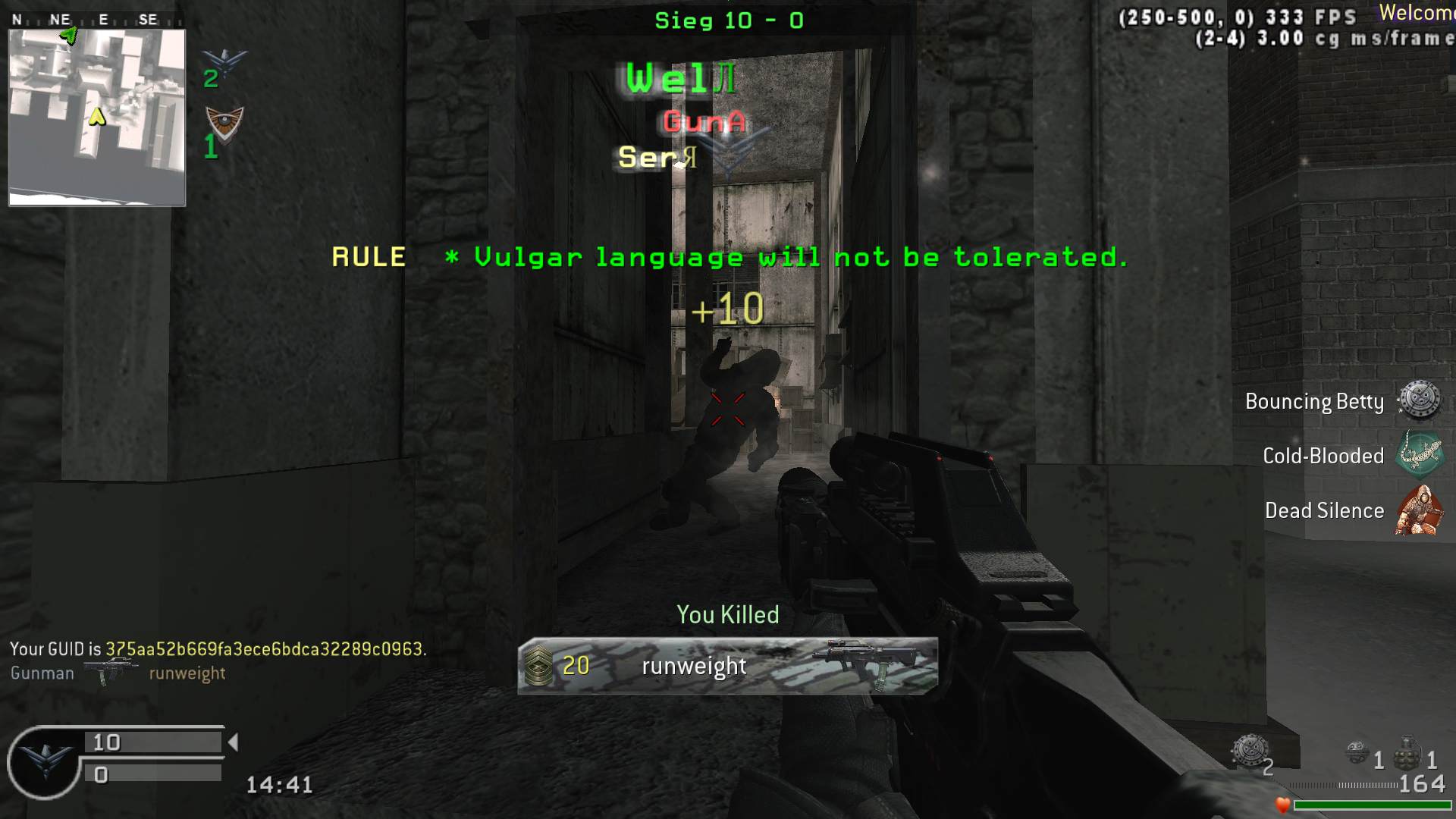Choose the Cold-Blooded gecko perk icon
Viewport: 1456px width, 819px height.
1419,454
